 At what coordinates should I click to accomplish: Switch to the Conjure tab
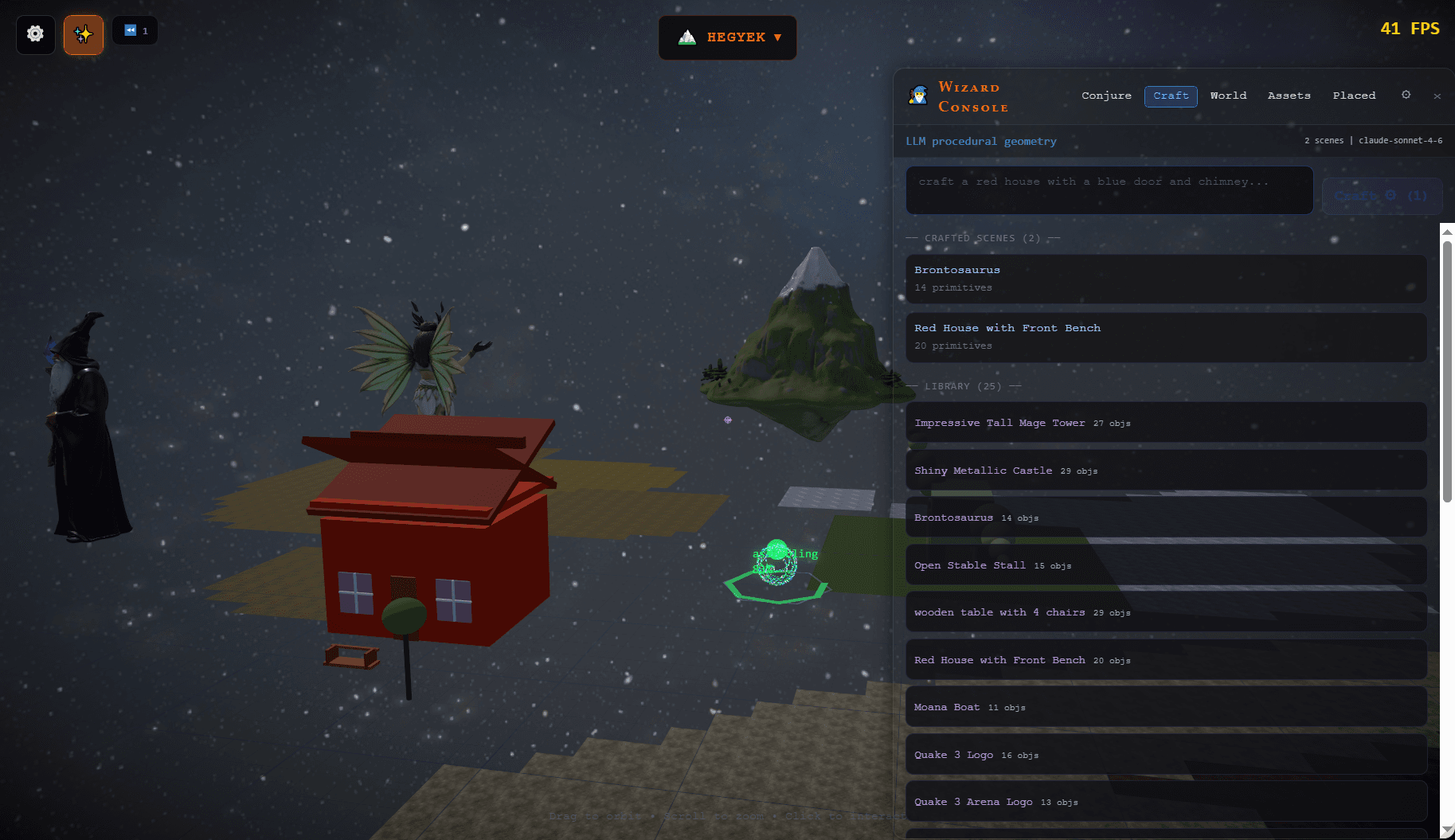pyautogui.click(x=1106, y=96)
